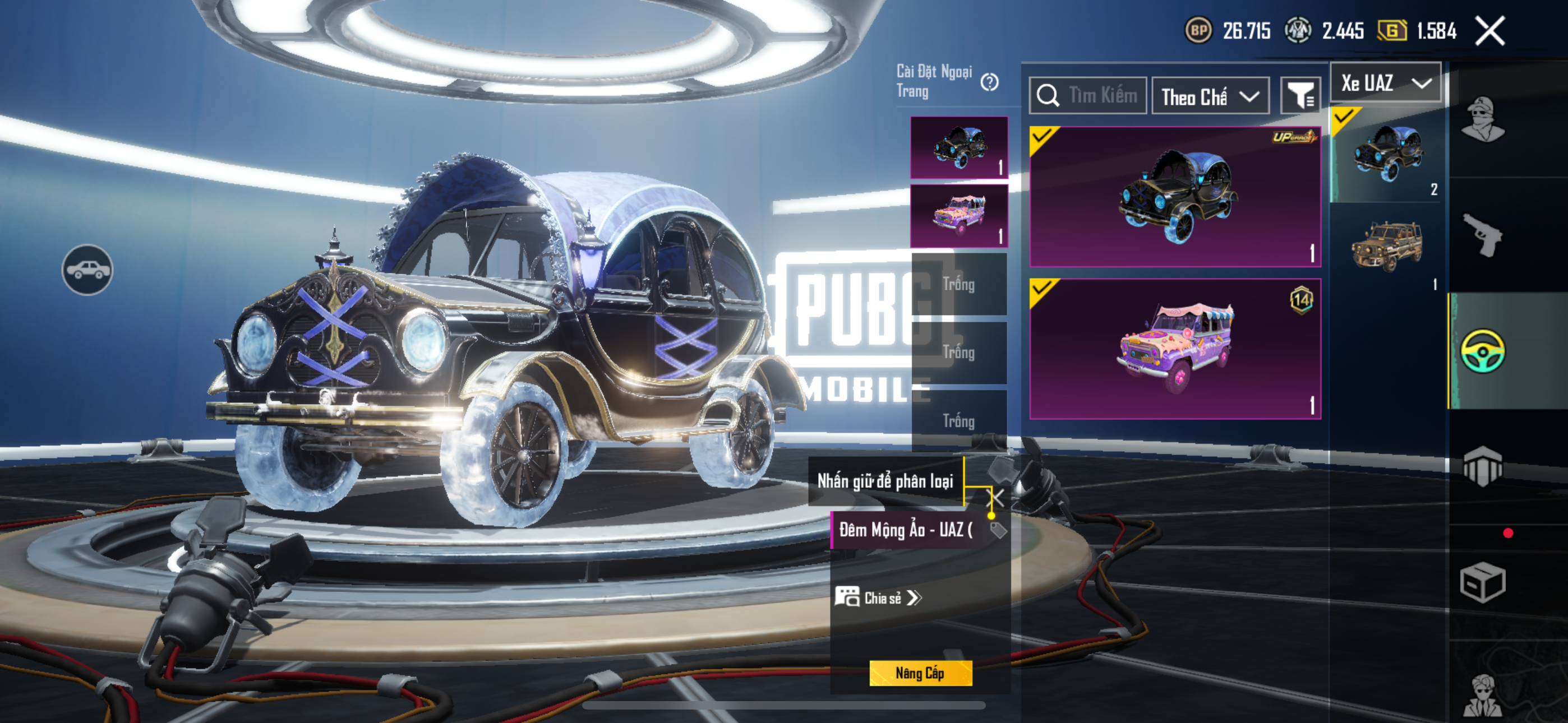
Task: Select the pink candy UAZ skin card
Action: [x=1175, y=349]
